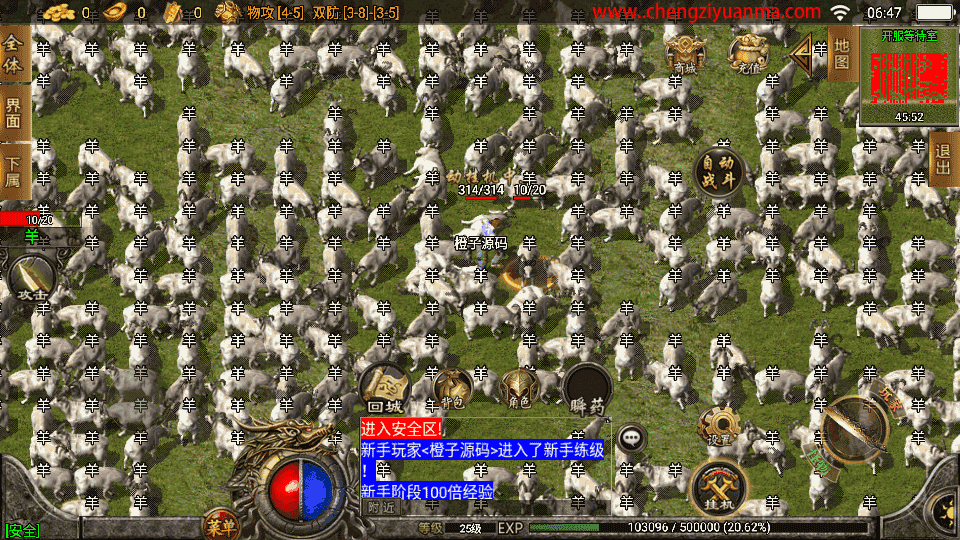Start 挂机 idle mode with crossed hammers
This screenshot has height=540, width=960.
point(718,487)
